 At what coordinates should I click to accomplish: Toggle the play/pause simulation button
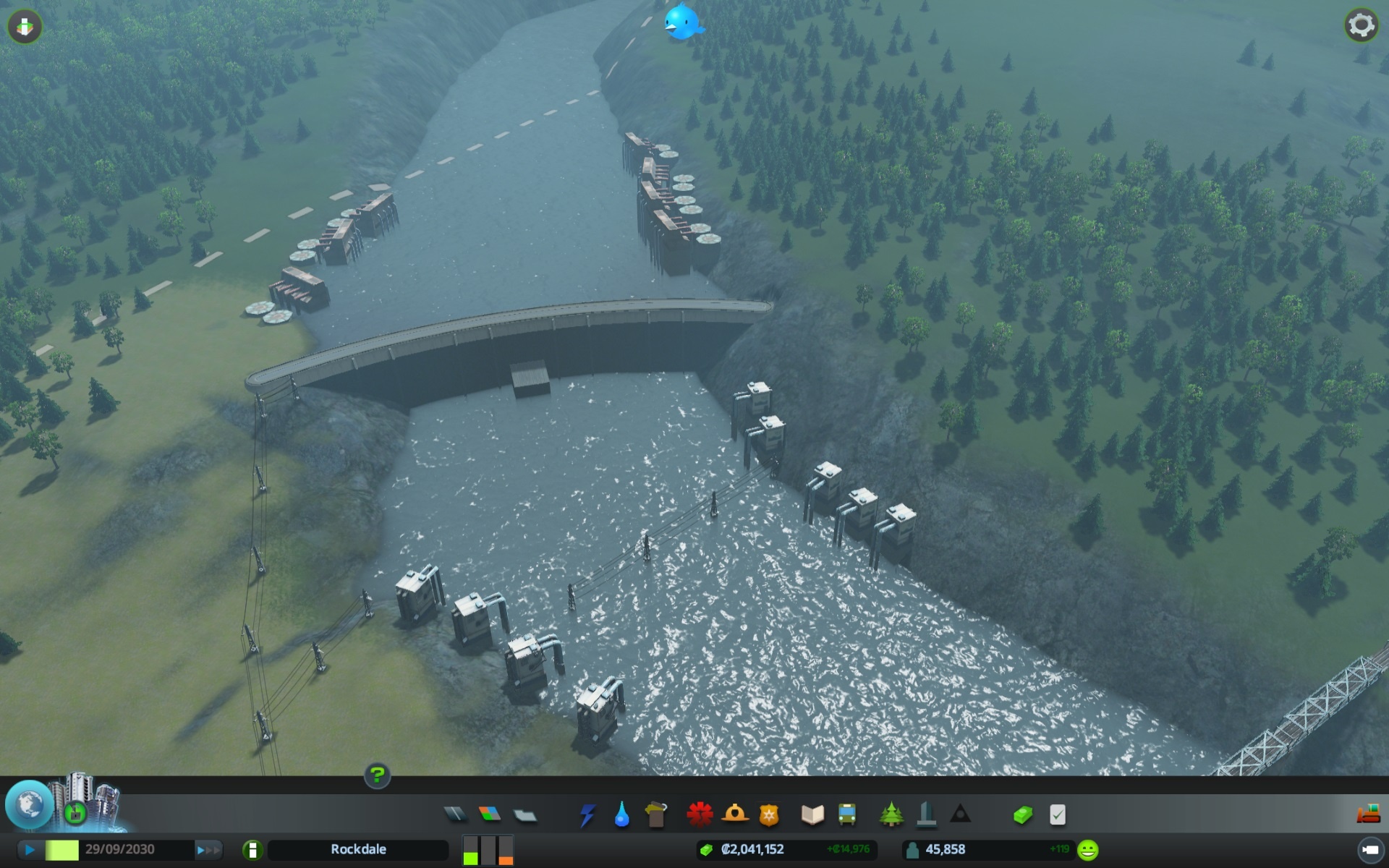(x=30, y=850)
